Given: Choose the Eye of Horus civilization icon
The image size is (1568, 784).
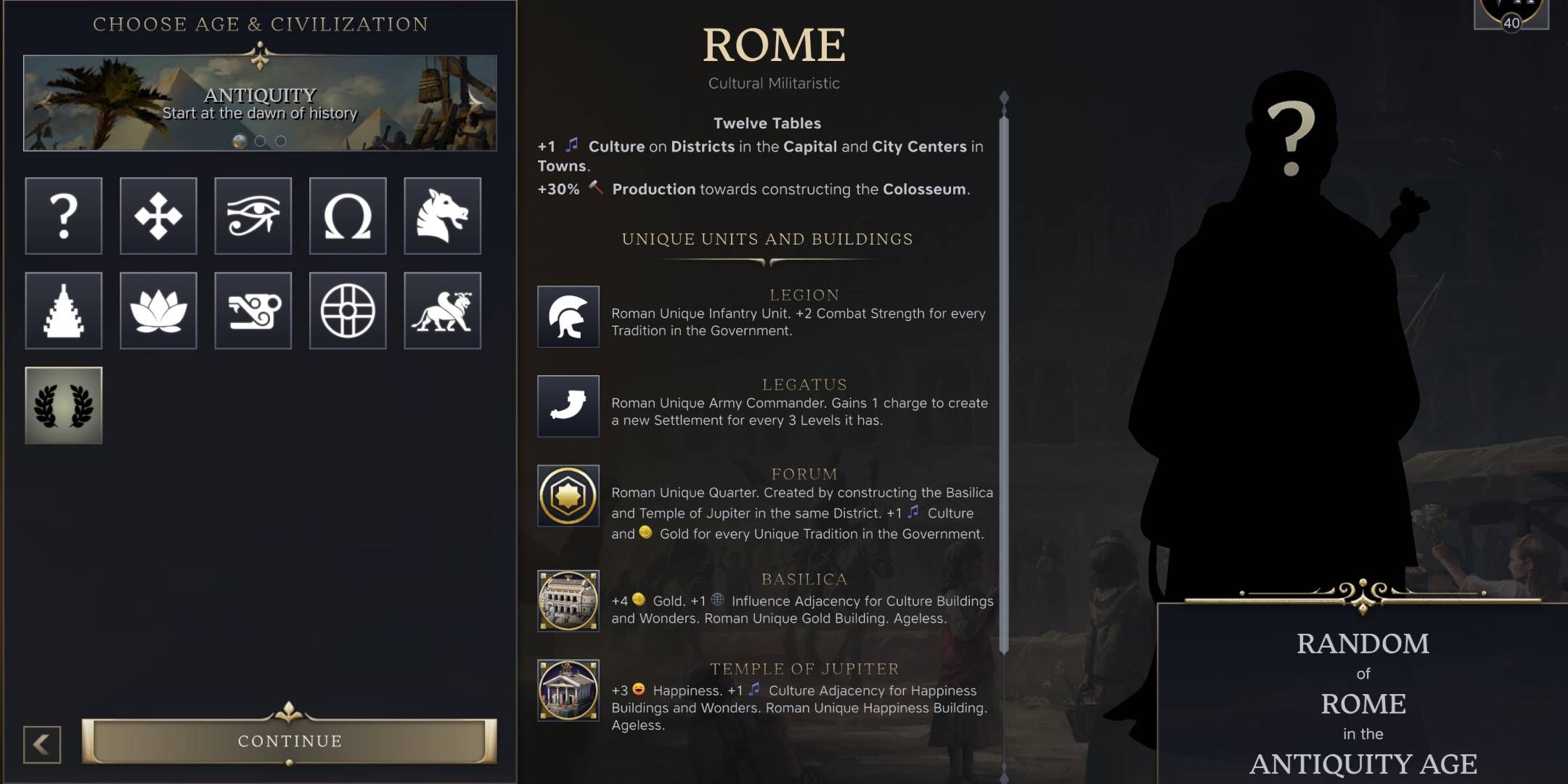Looking at the screenshot, I should pyautogui.click(x=253, y=216).
